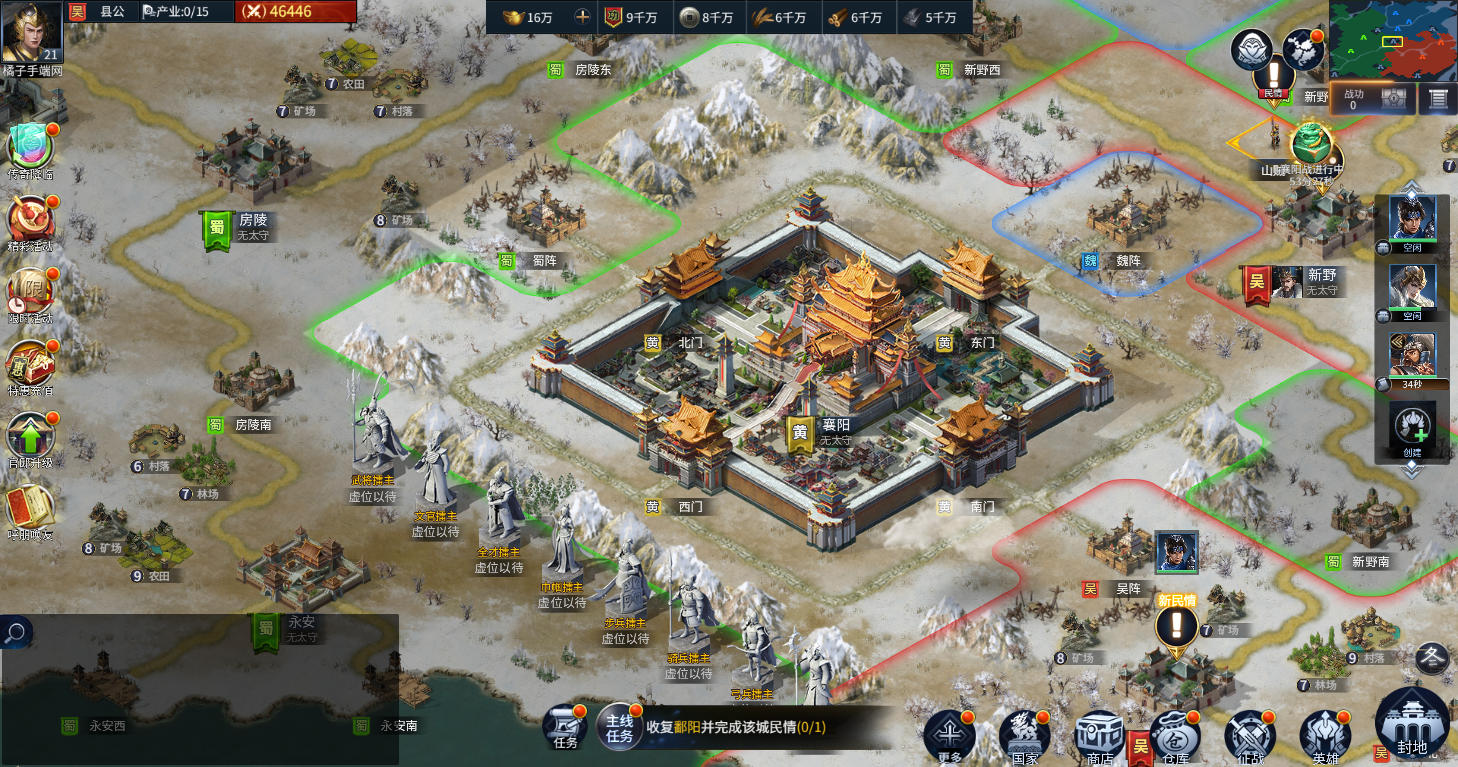
Task: Open the 英雄 heroes menu
Action: (1325, 736)
